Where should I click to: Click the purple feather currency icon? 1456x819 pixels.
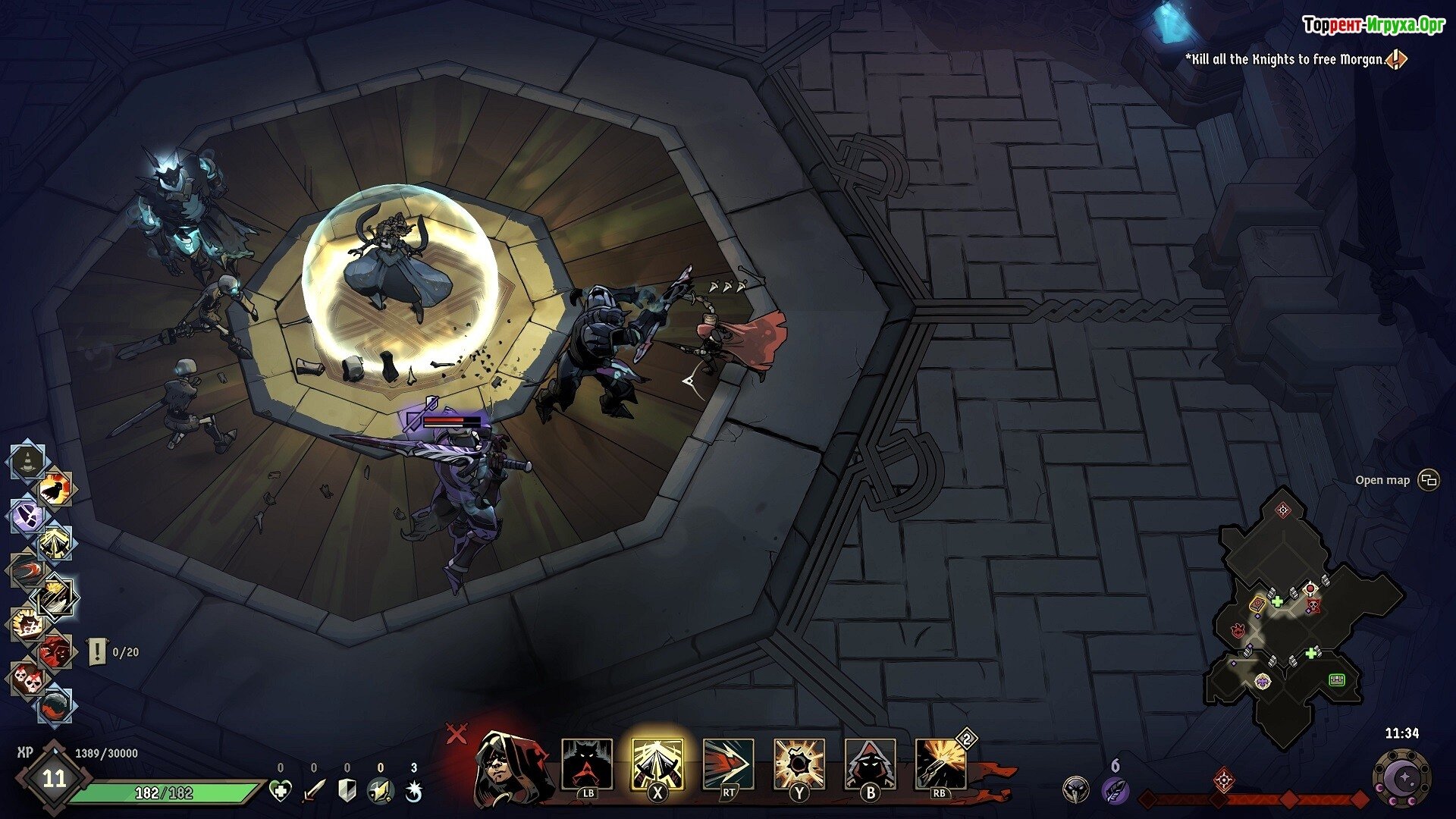[1113, 791]
